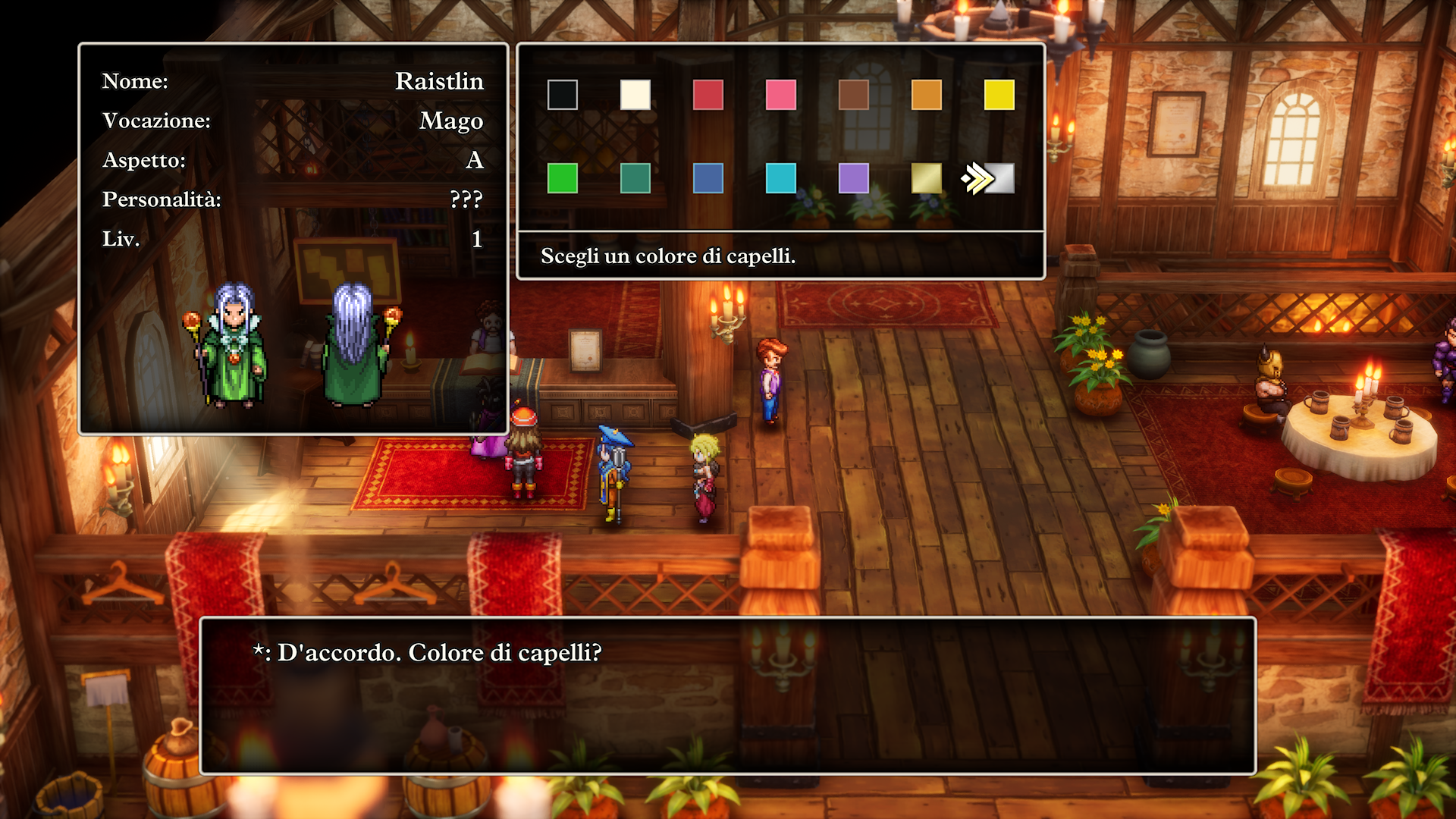Image resolution: width=1456 pixels, height=819 pixels.
Task: Click the name value Raistlin
Action: tap(440, 82)
